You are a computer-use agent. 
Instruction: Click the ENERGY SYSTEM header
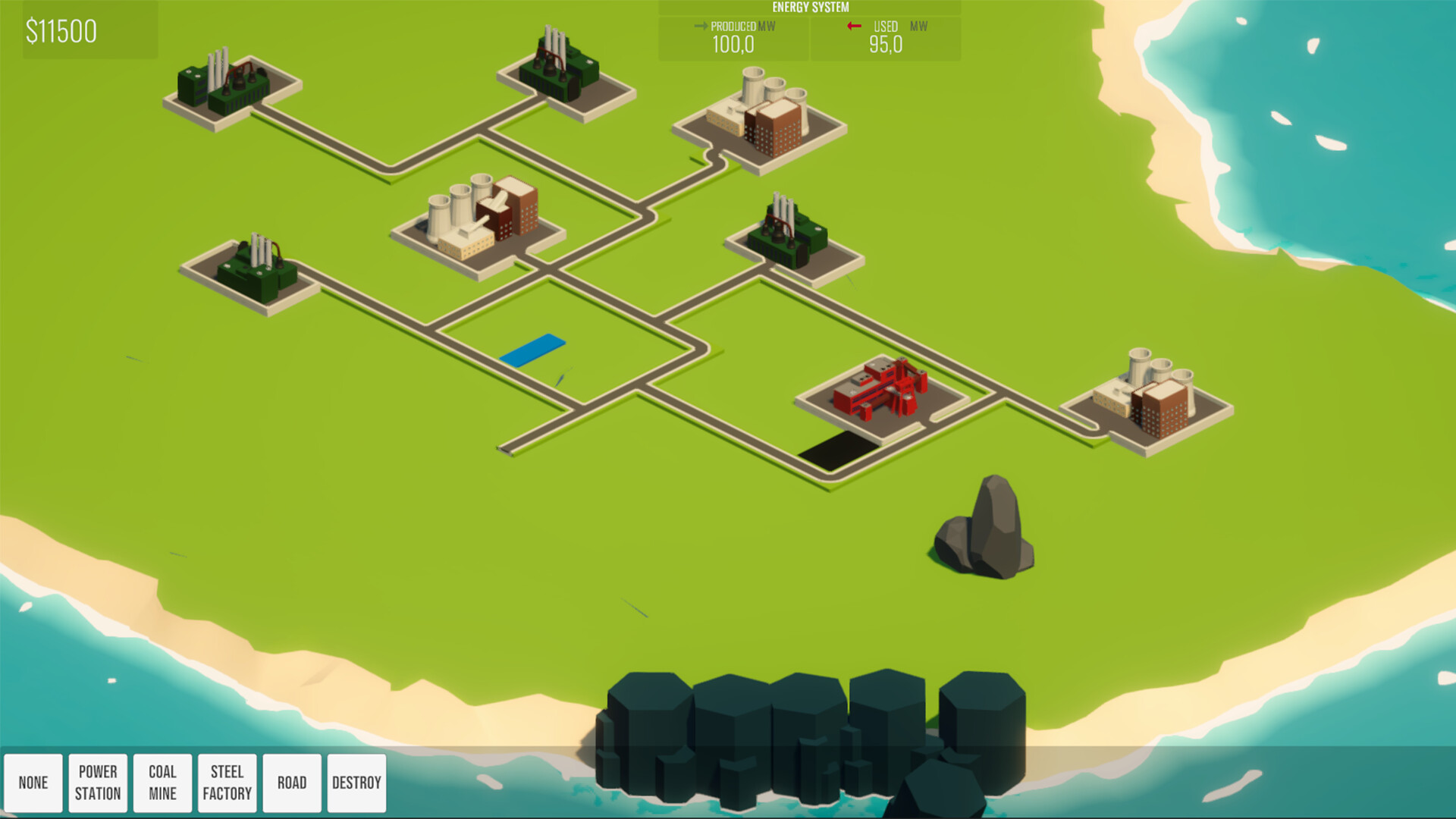point(810,5)
